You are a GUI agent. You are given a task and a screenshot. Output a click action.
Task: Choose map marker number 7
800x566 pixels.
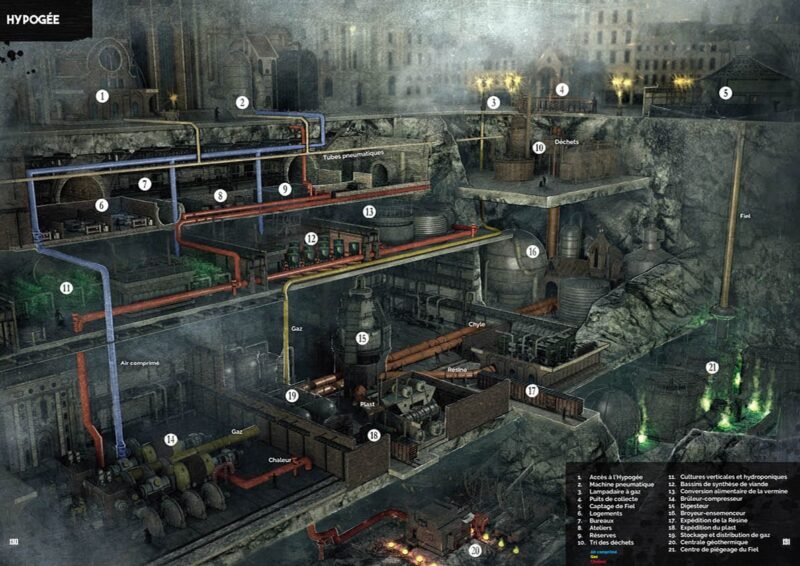145,184
